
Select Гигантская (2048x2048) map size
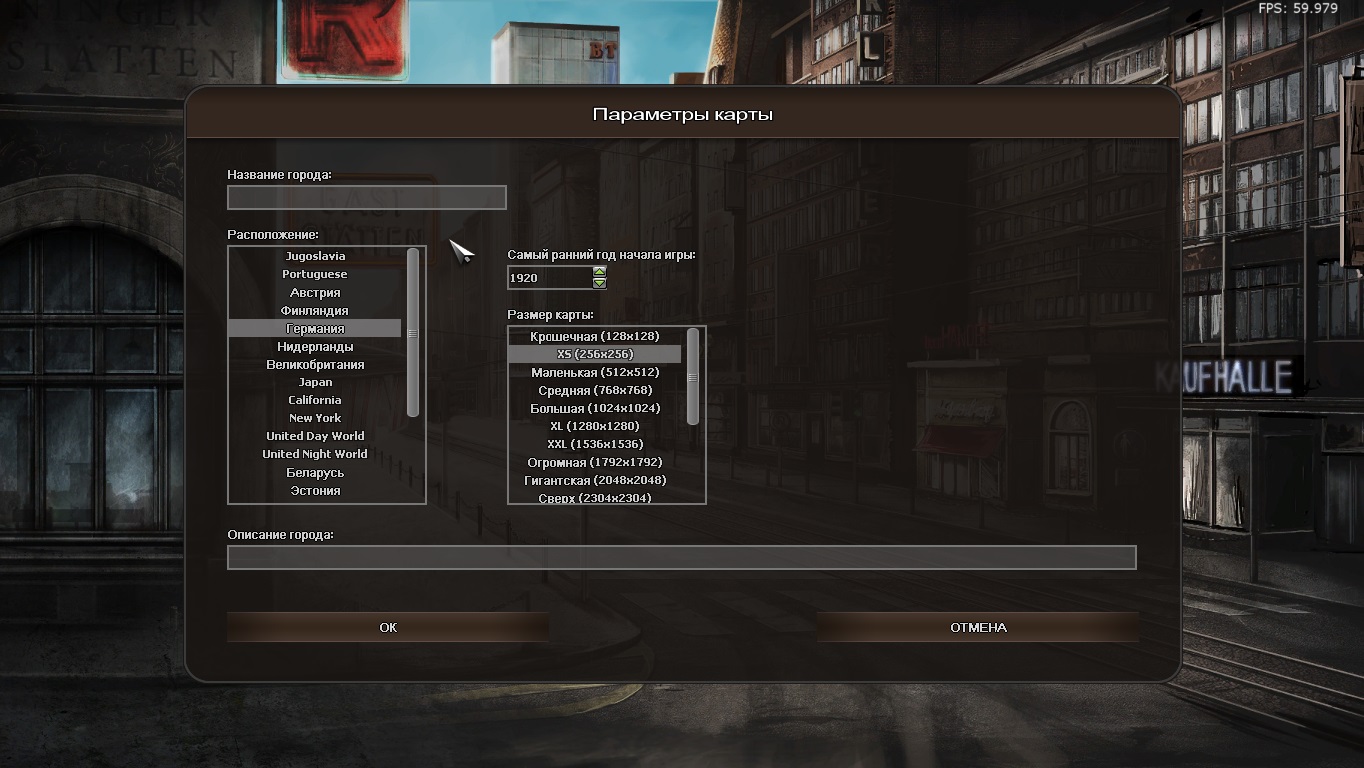click(x=594, y=480)
